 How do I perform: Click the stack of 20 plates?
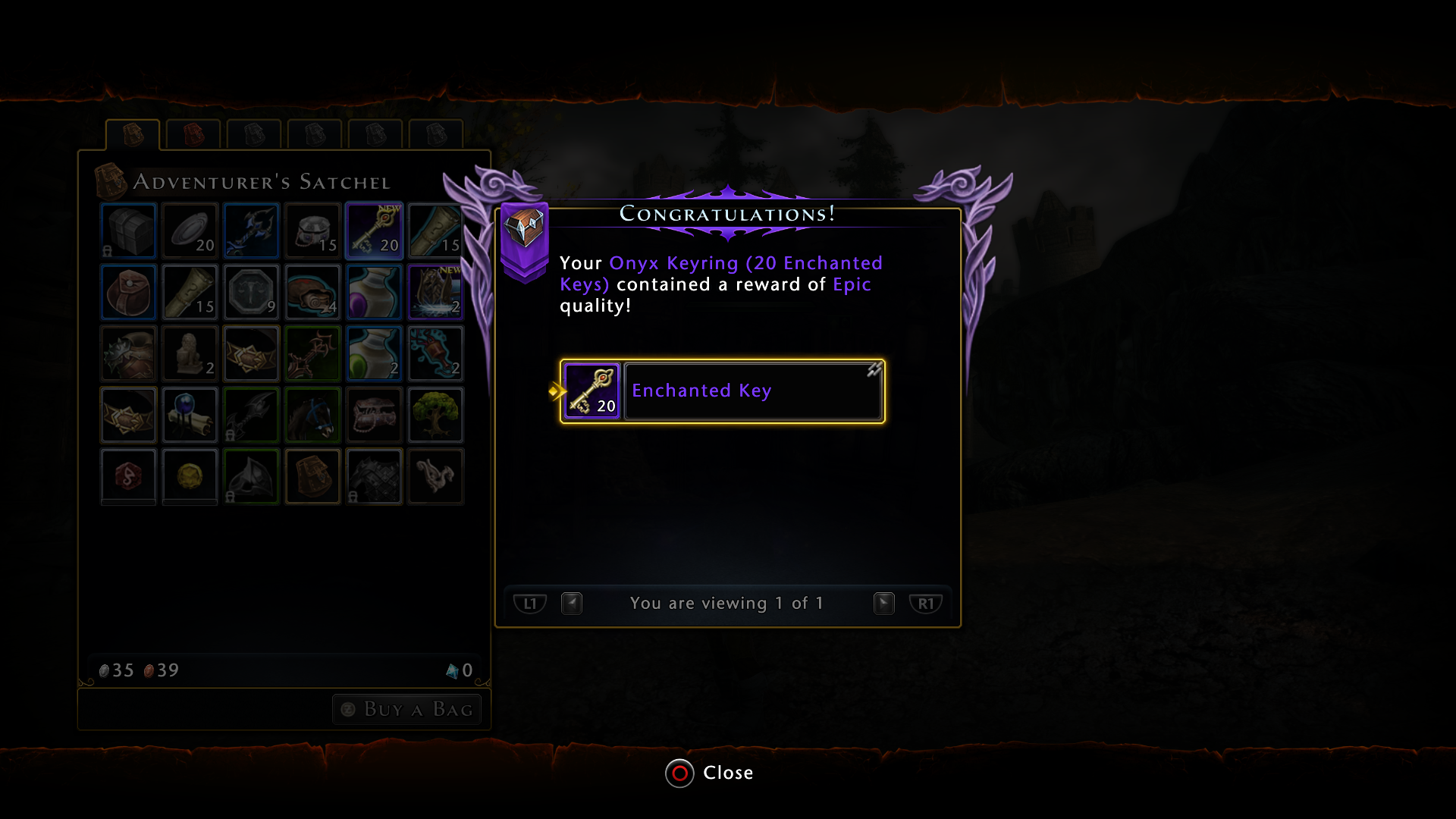tap(190, 231)
